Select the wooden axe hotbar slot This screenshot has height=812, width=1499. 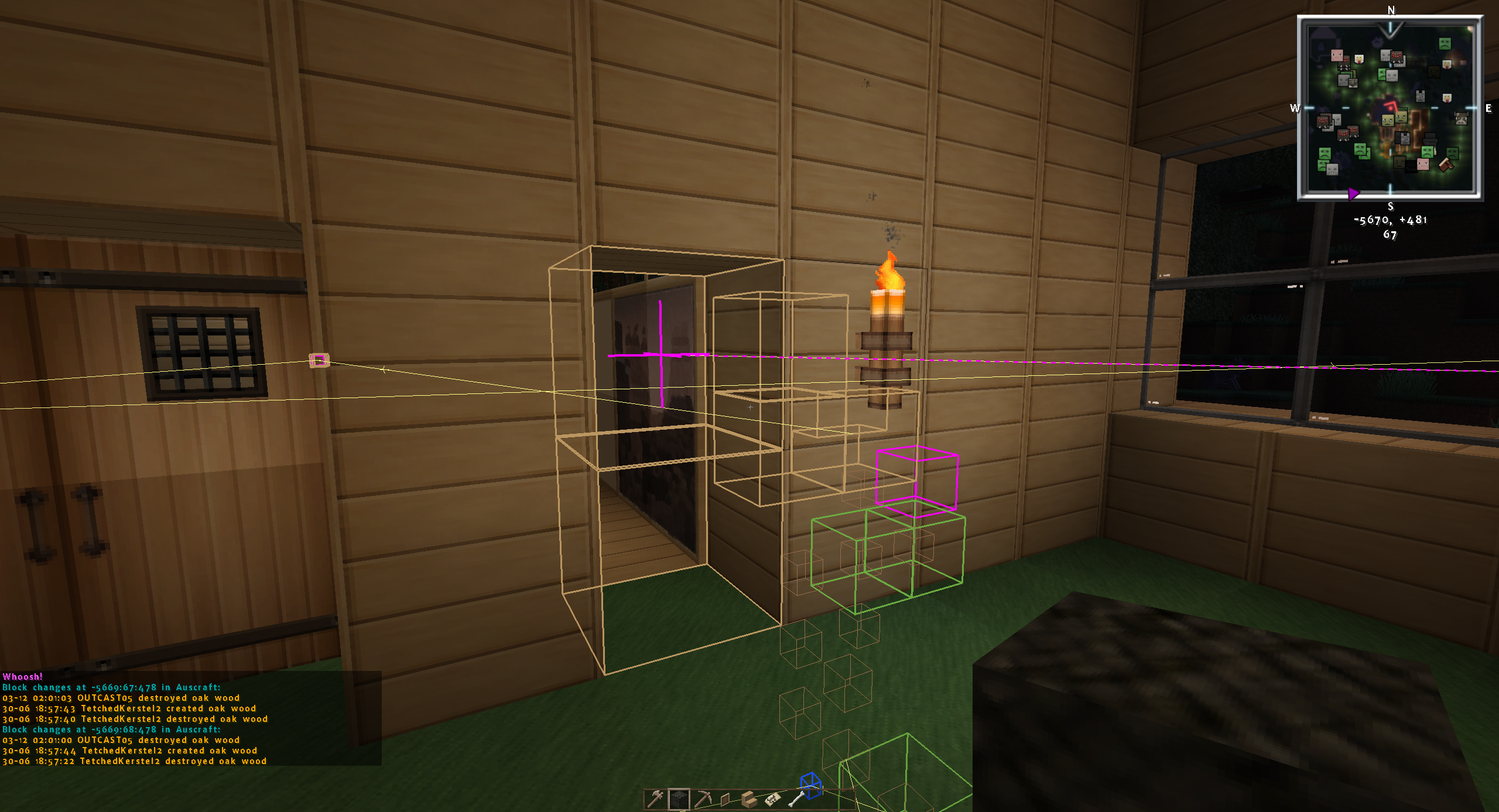pyautogui.click(x=656, y=798)
